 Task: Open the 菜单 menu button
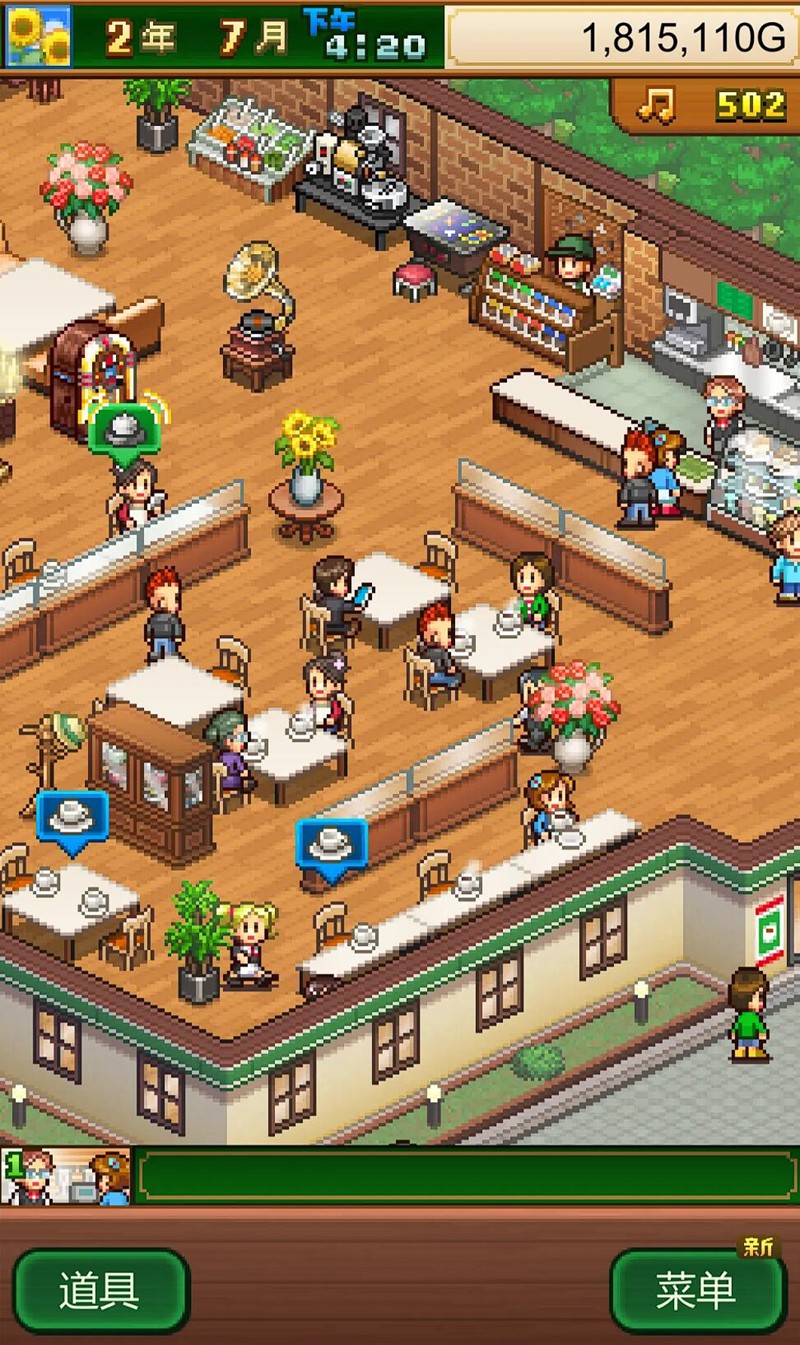(696, 1292)
